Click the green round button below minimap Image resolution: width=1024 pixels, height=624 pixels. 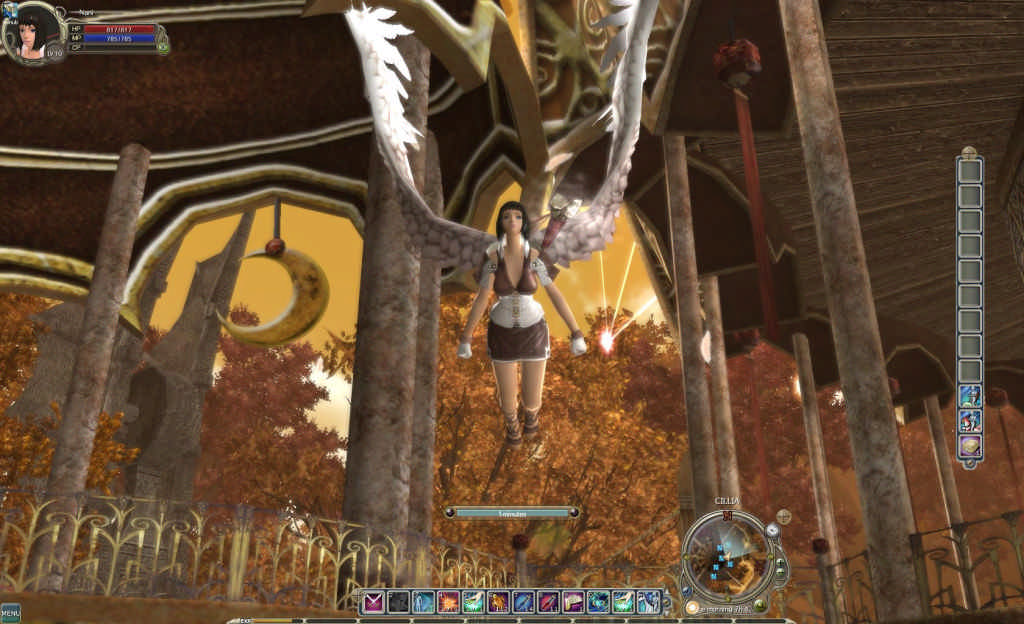coord(760,605)
